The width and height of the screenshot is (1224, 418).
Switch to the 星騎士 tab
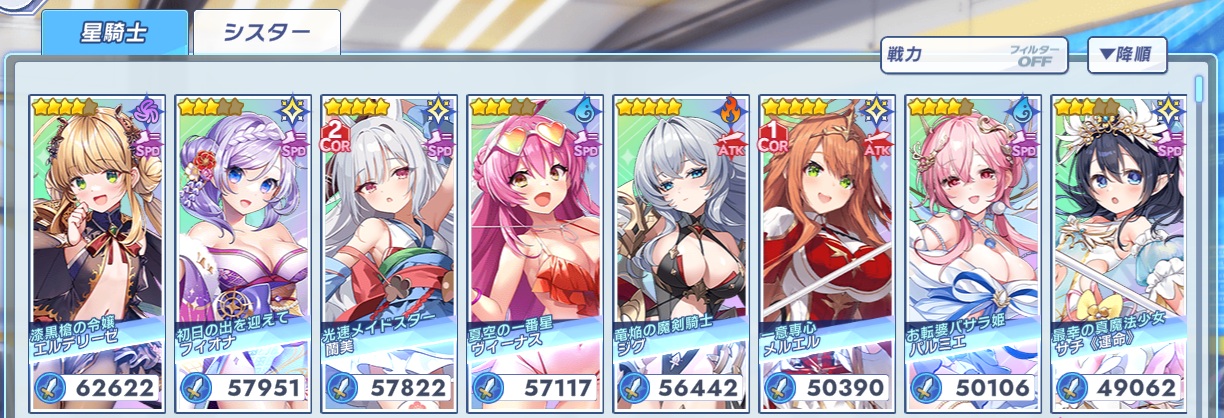point(114,33)
